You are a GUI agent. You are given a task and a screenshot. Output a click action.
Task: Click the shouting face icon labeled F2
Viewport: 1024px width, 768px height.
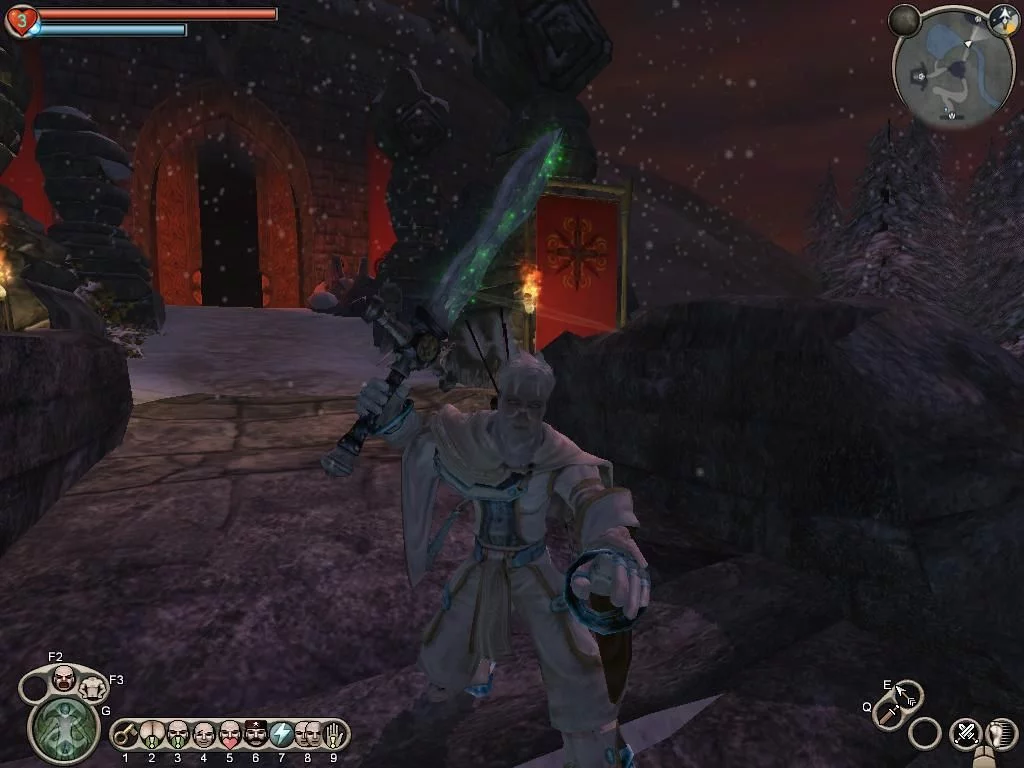(63, 679)
